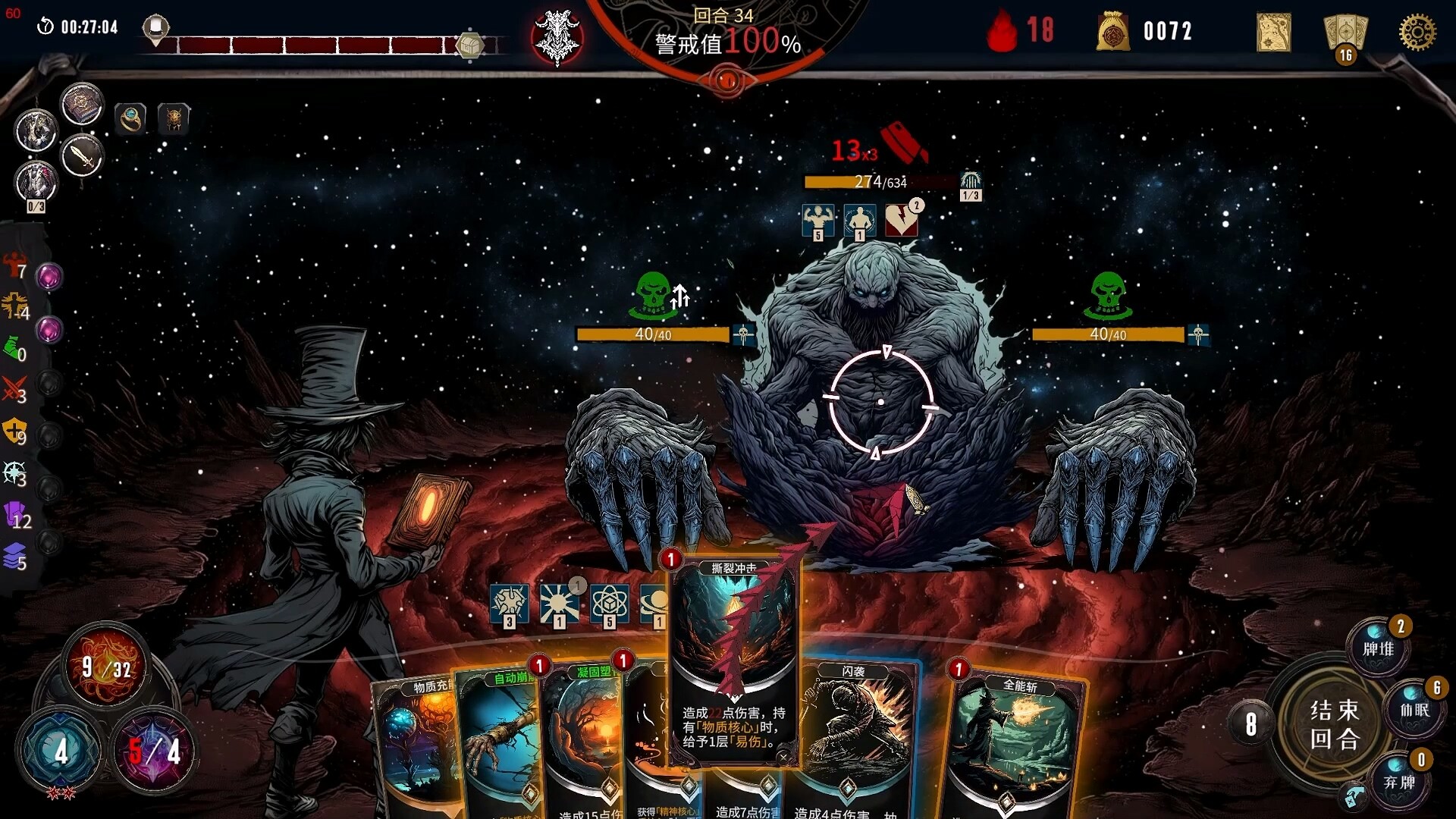Open the settings gear
Image resolution: width=1456 pixels, height=819 pixels.
[x=1417, y=33]
